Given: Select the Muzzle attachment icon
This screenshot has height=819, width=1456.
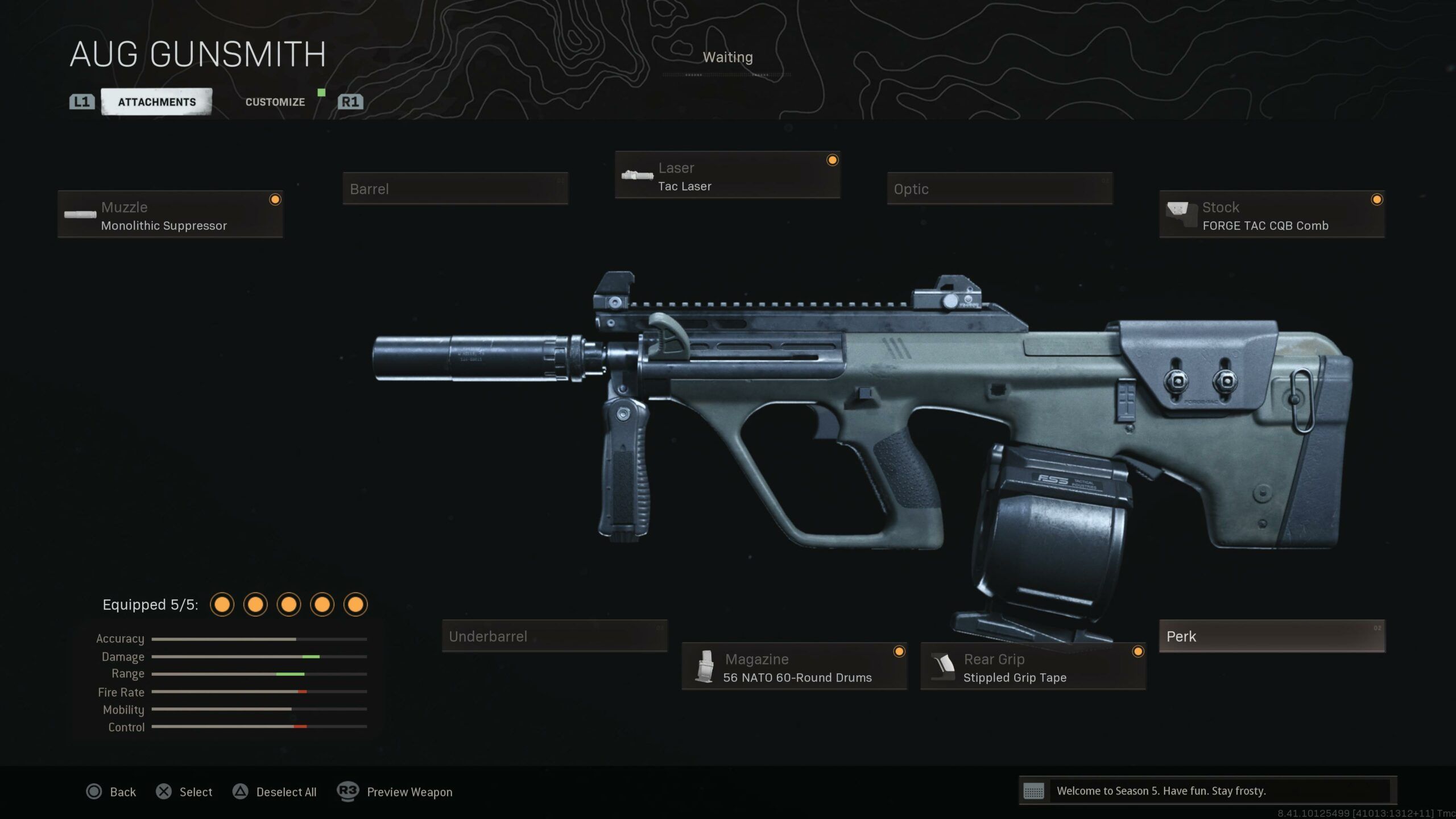Looking at the screenshot, I should [80, 216].
